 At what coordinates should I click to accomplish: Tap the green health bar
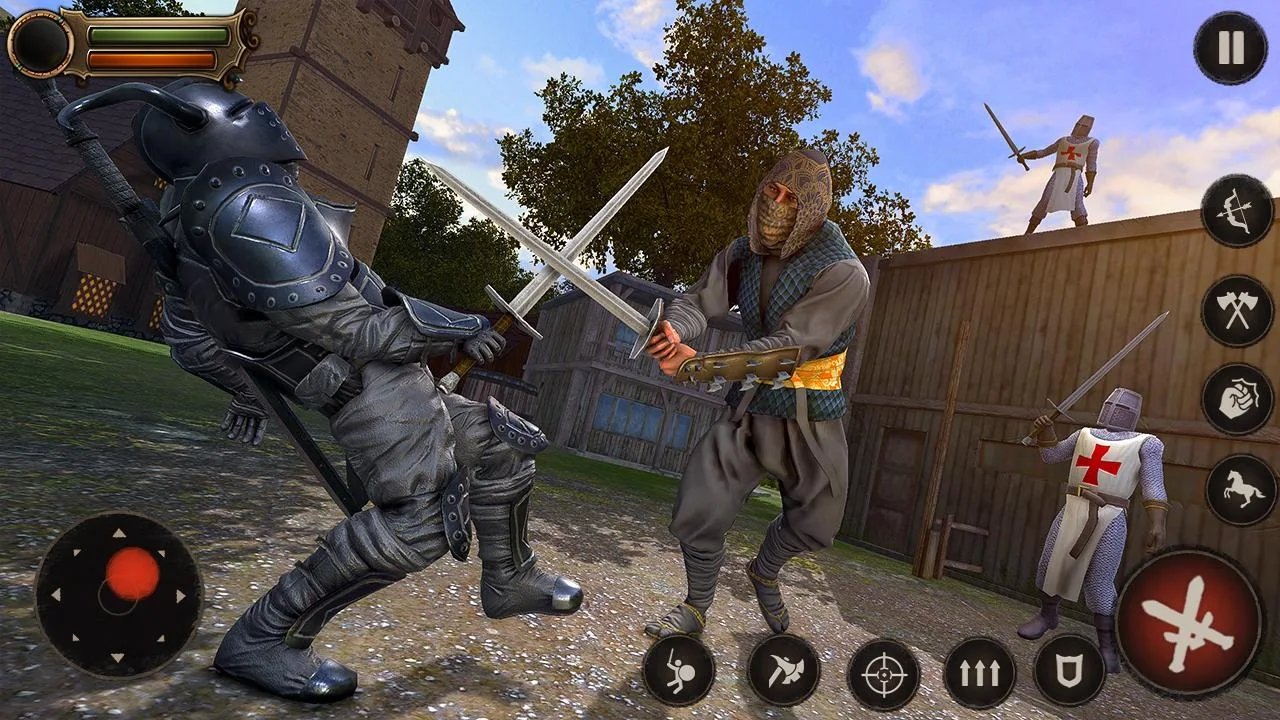pyautogui.click(x=160, y=36)
